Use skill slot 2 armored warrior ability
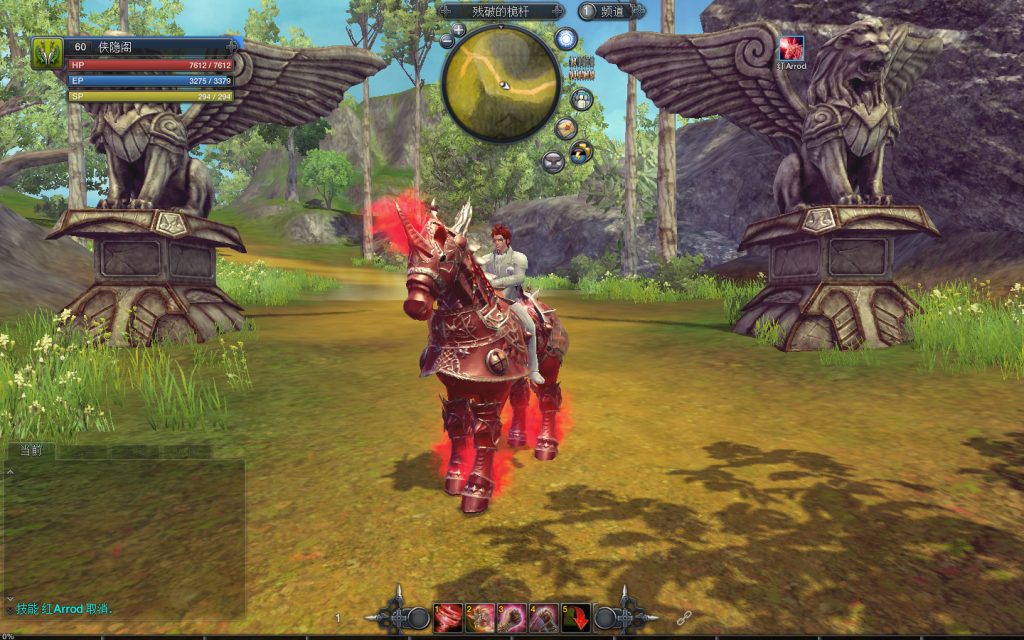This screenshot has height=640, width=1024. point(479,618)
